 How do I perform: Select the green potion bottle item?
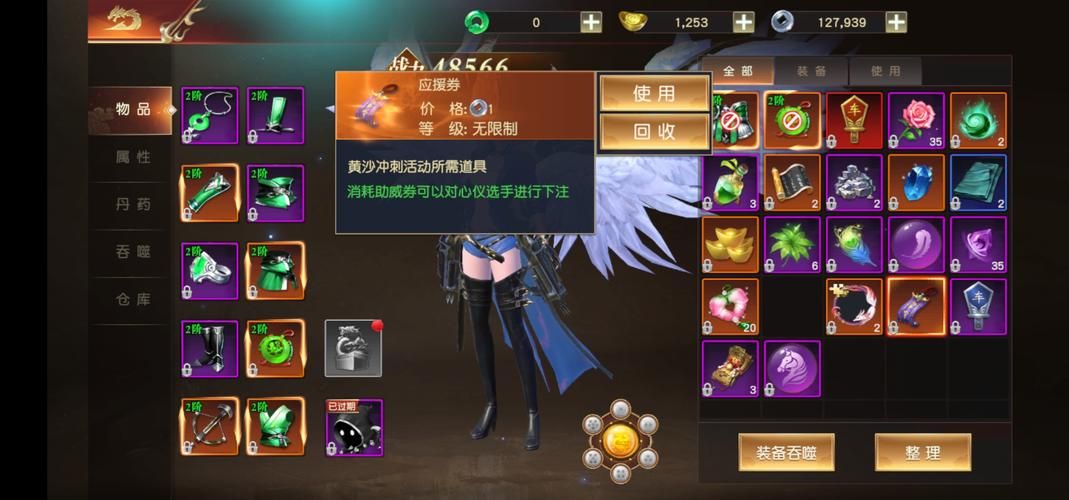click(x=730, y=182)
